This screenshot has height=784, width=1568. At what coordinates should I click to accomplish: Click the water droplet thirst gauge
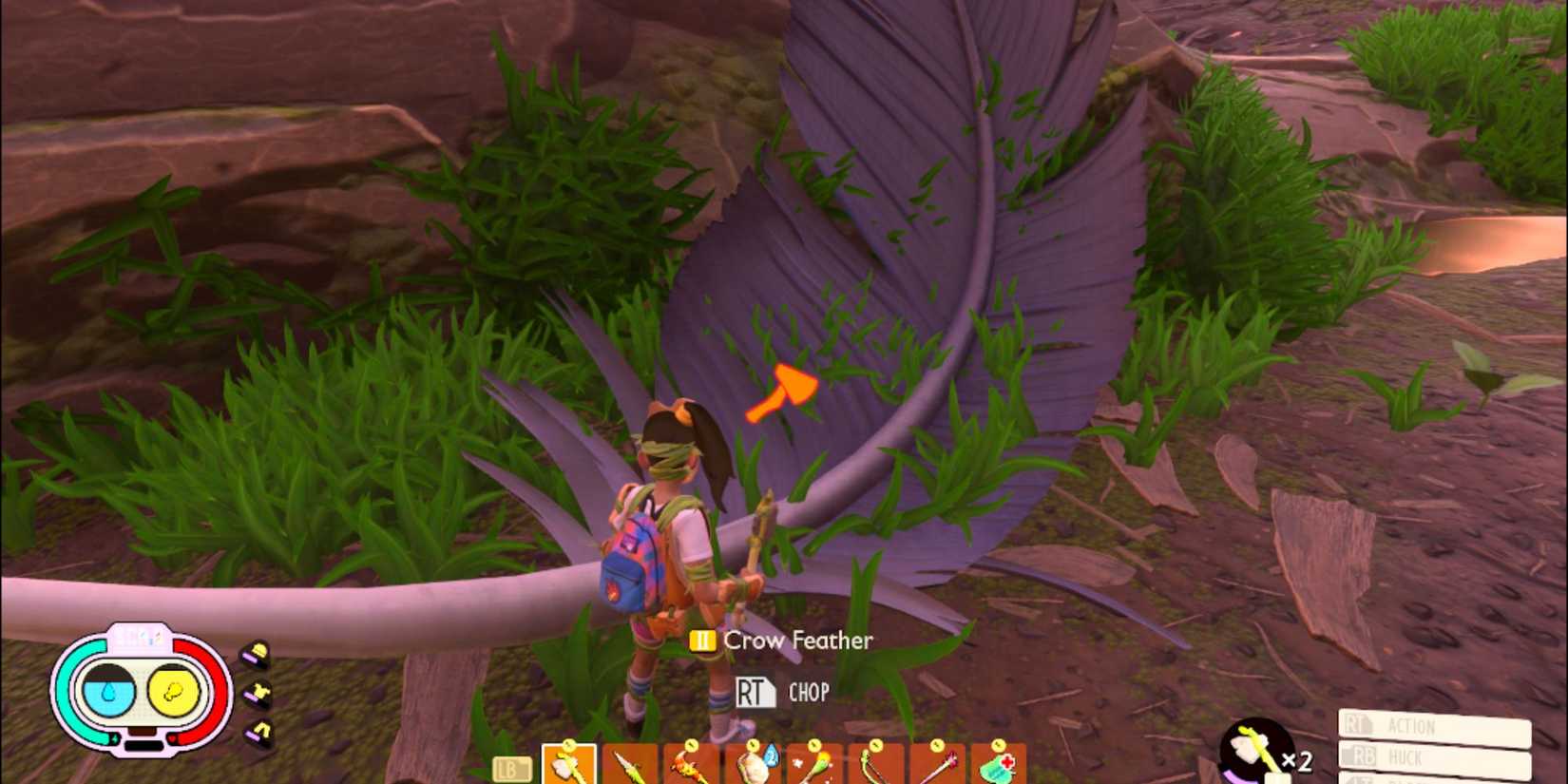(x=109, y=691)
